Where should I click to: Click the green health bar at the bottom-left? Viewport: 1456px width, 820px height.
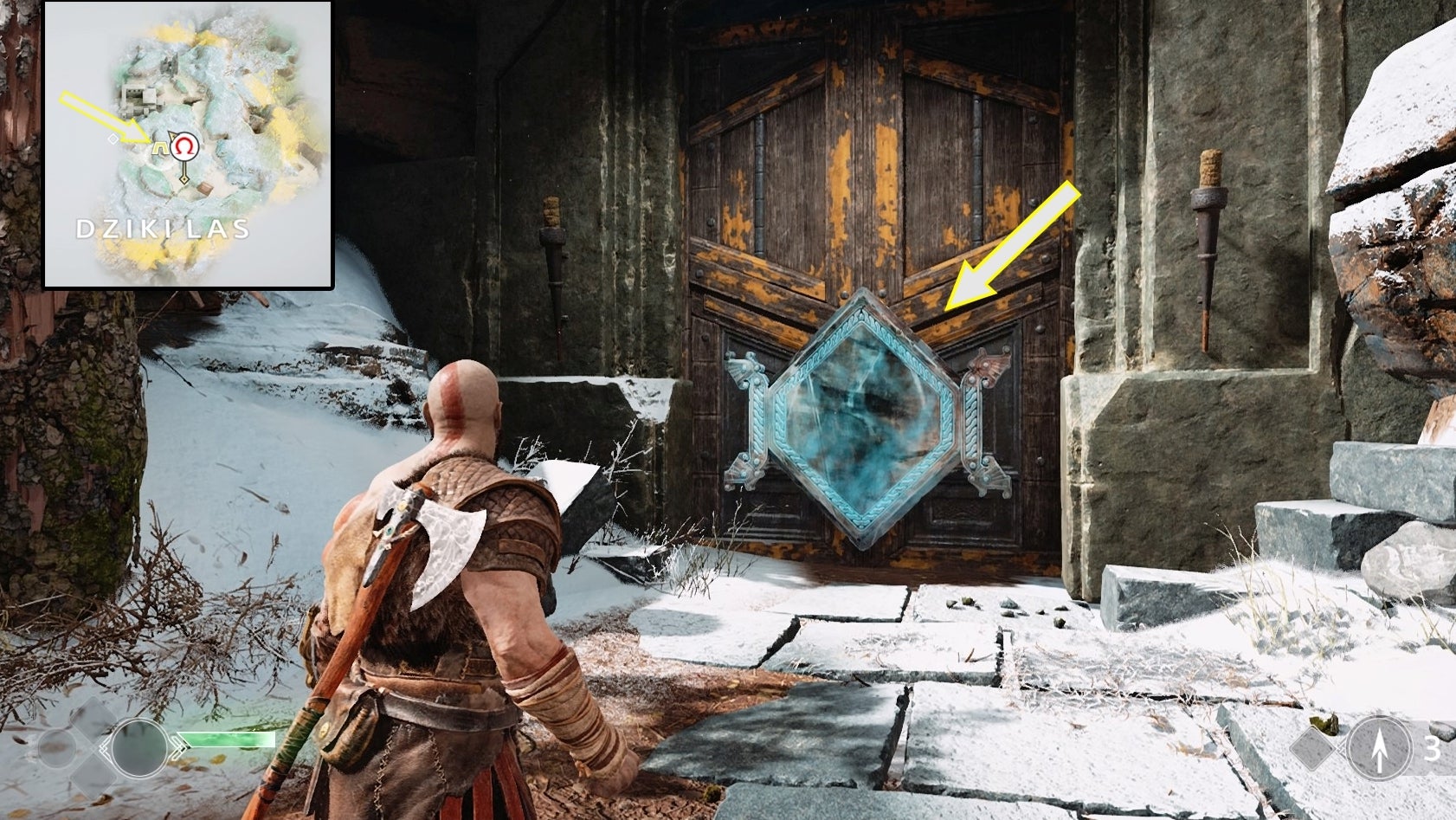tap(227, 739)
